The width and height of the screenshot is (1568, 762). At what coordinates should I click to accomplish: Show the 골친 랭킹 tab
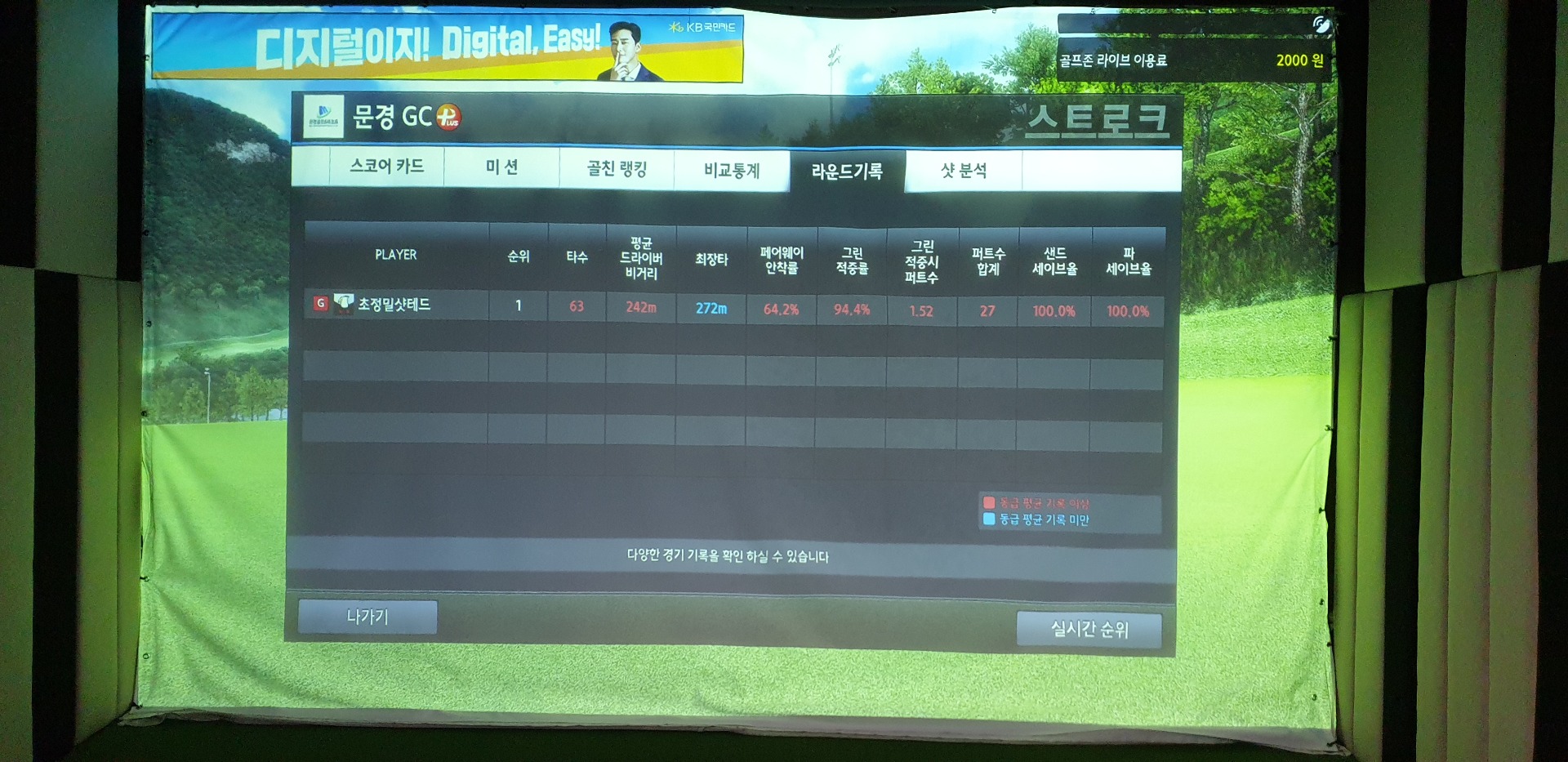click(617, 169)
